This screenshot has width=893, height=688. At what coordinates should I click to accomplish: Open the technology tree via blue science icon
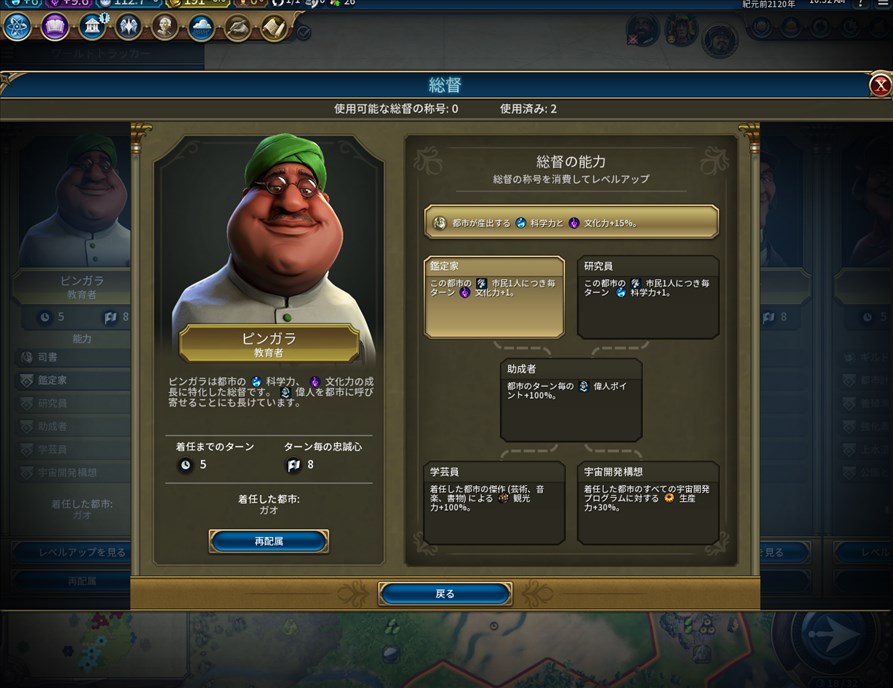tap(17, 27)
